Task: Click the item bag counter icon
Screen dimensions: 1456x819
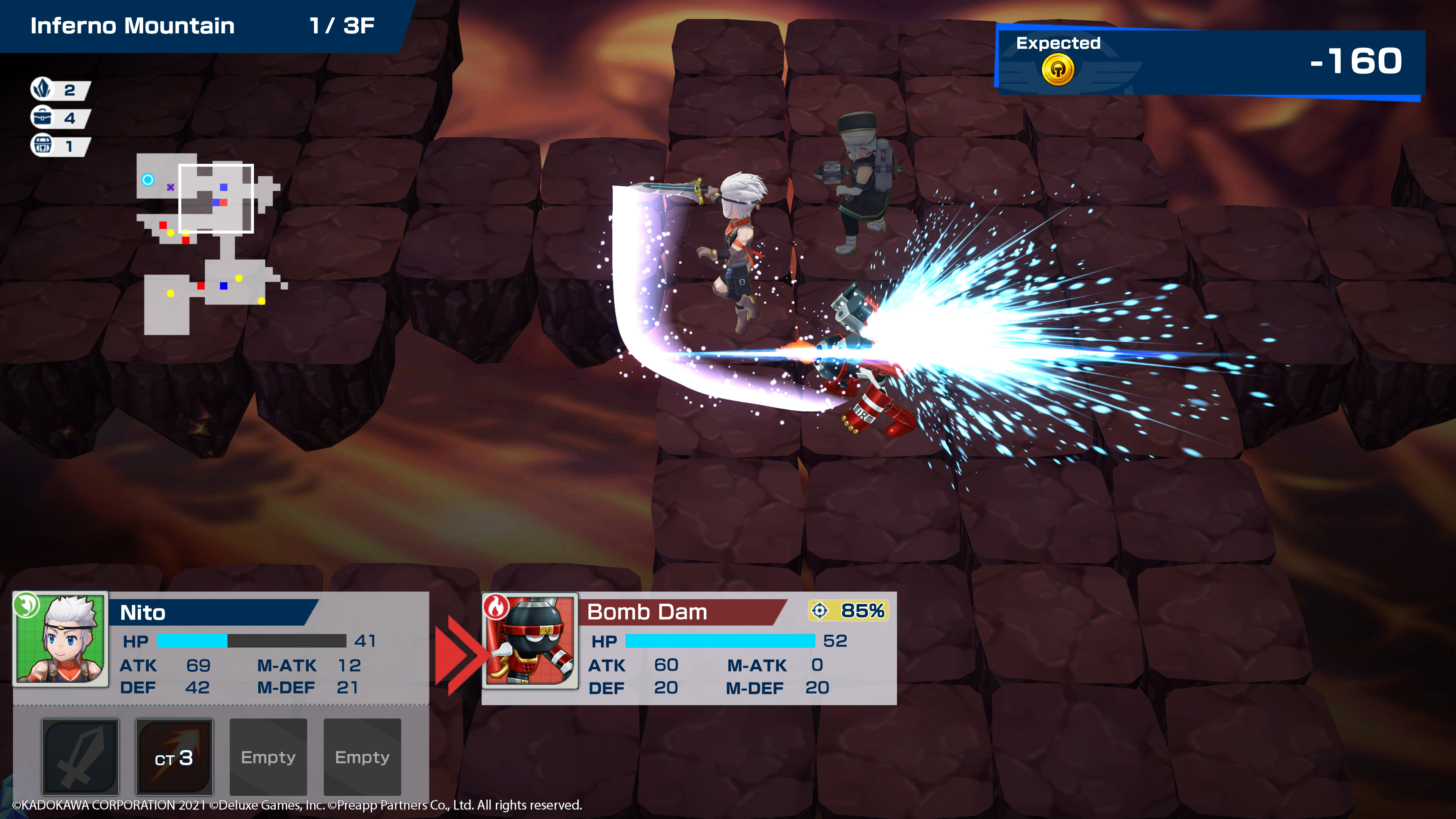Action: pos(43,117)
